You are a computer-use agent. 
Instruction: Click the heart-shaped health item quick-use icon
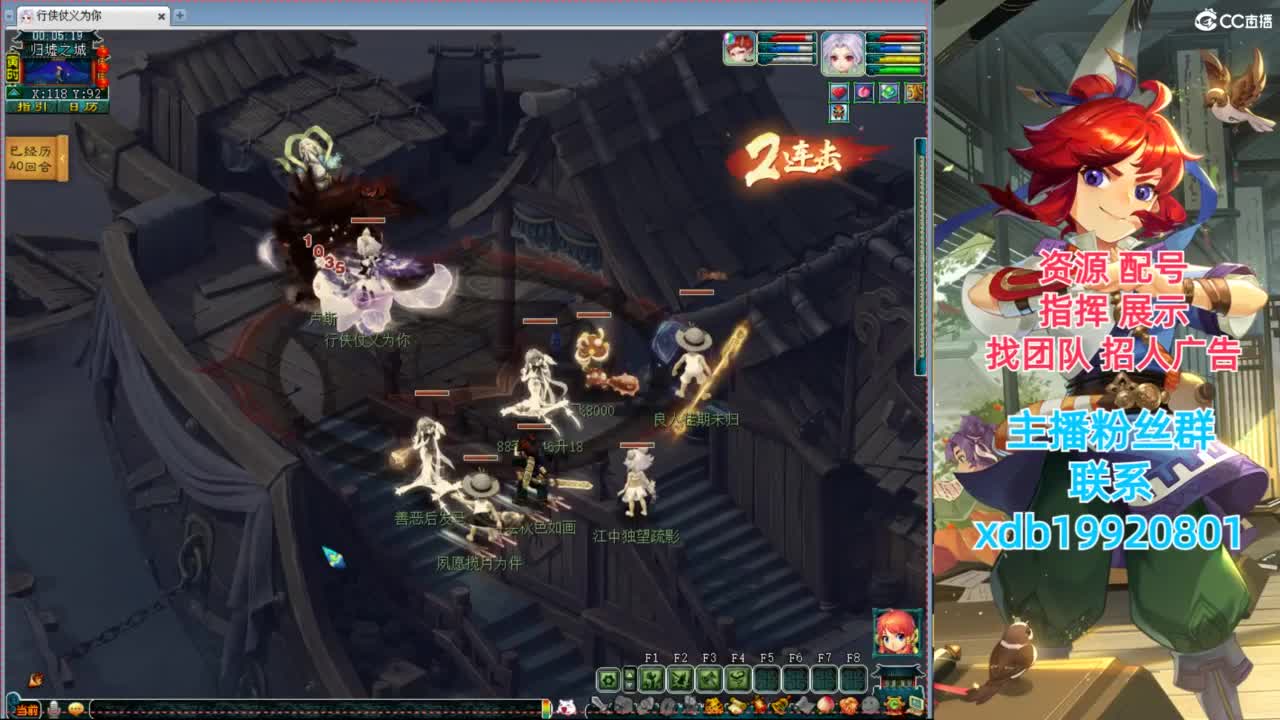point(839,92)
